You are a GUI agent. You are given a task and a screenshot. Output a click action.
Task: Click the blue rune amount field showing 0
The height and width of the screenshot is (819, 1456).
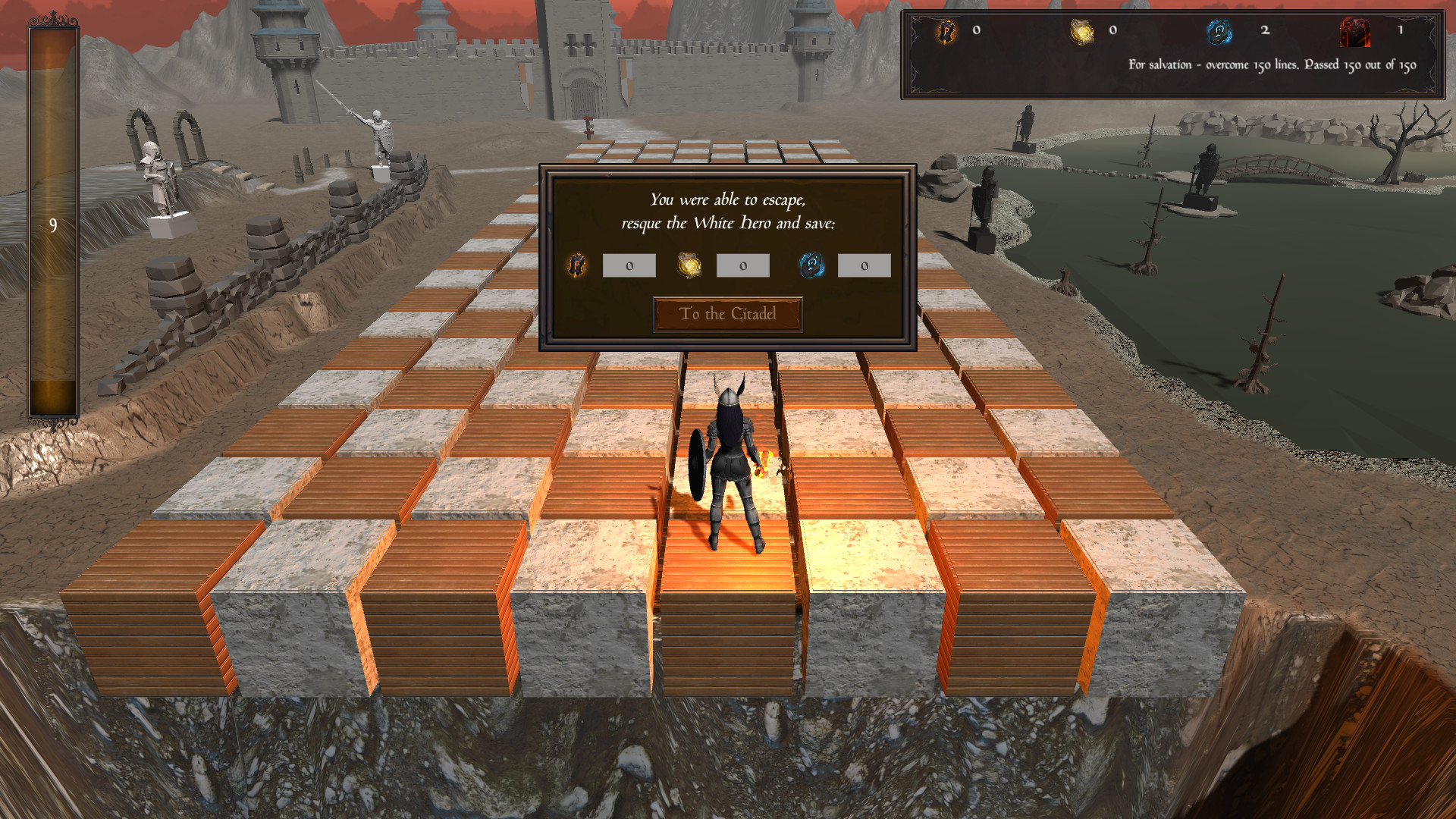[864, 266]
